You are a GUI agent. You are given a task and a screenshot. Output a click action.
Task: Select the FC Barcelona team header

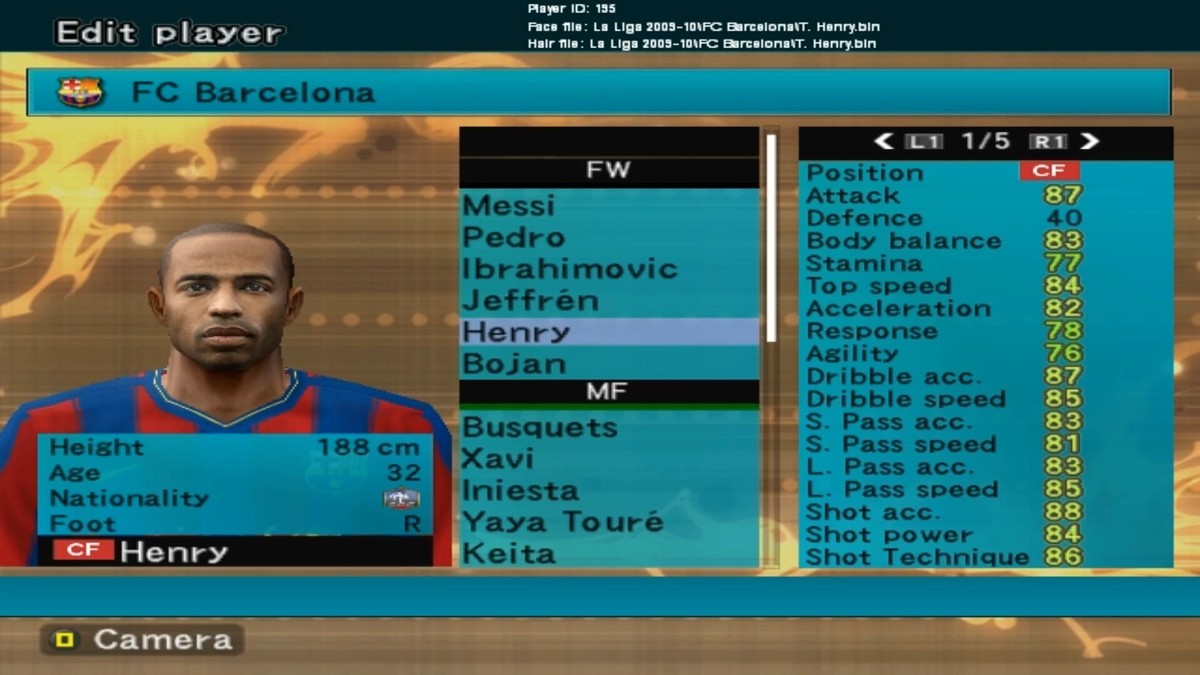click(599, 93)
